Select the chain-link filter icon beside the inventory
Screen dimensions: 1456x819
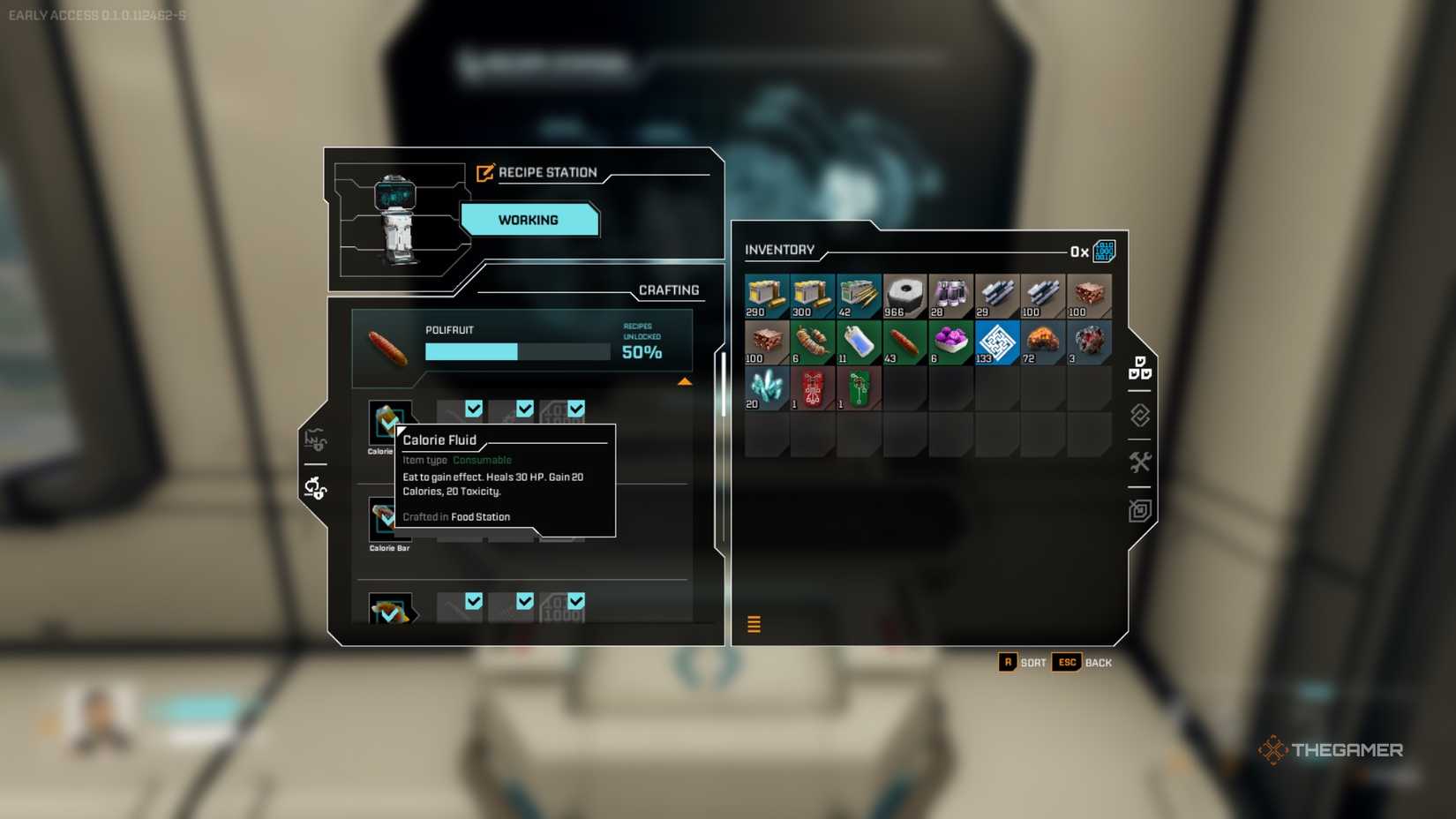1138,415
